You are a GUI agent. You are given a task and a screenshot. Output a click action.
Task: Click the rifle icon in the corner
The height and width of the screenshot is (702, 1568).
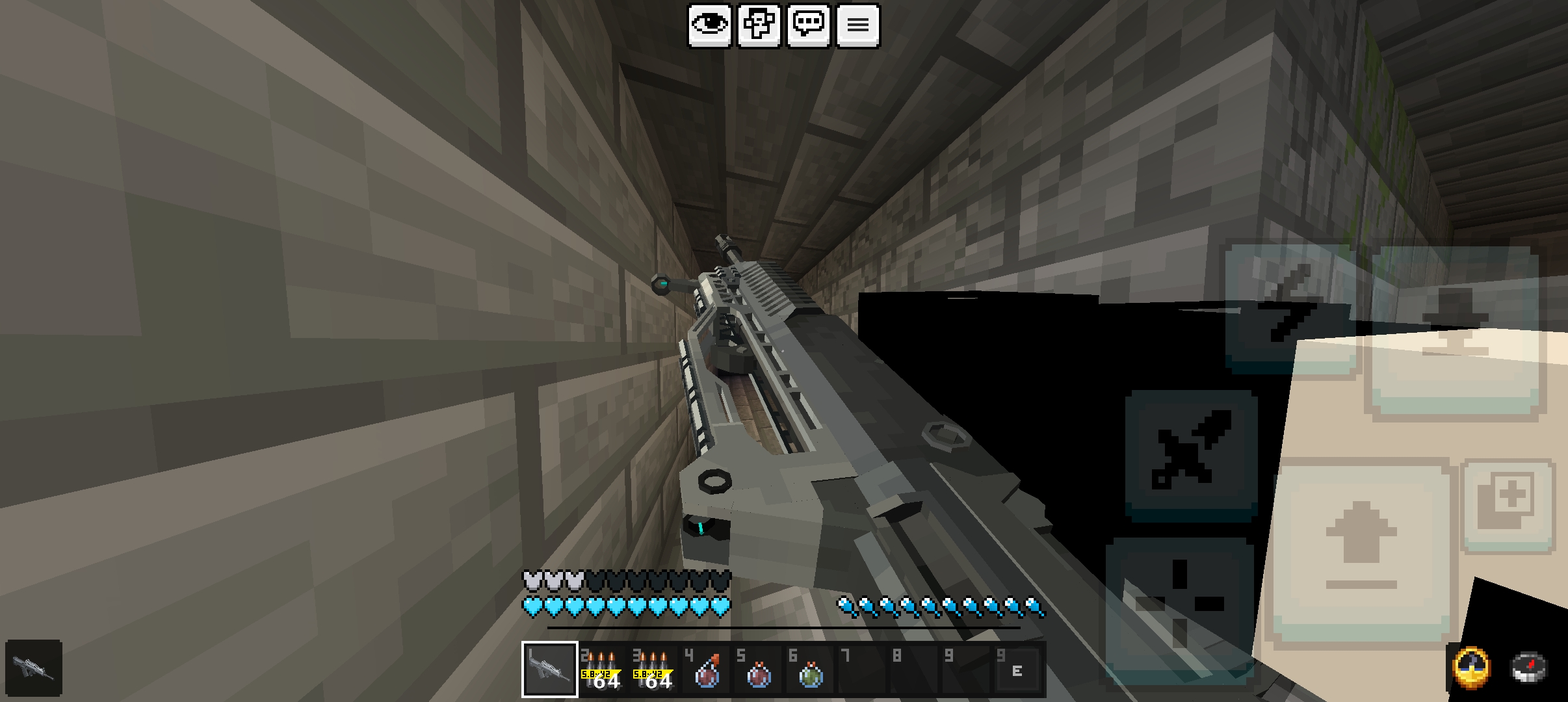(34, 668)
